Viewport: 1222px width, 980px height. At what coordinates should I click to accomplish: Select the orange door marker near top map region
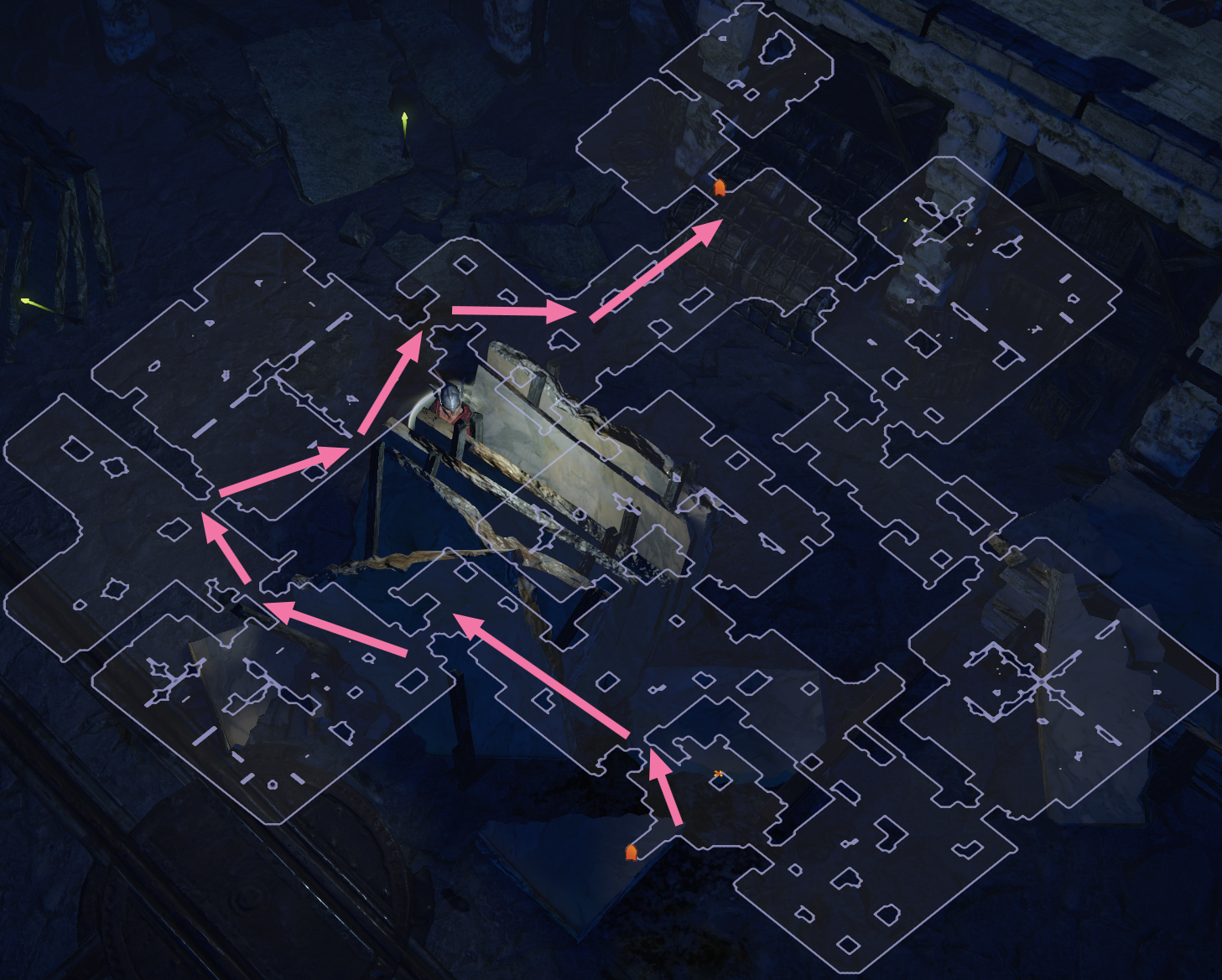(718, 186)
